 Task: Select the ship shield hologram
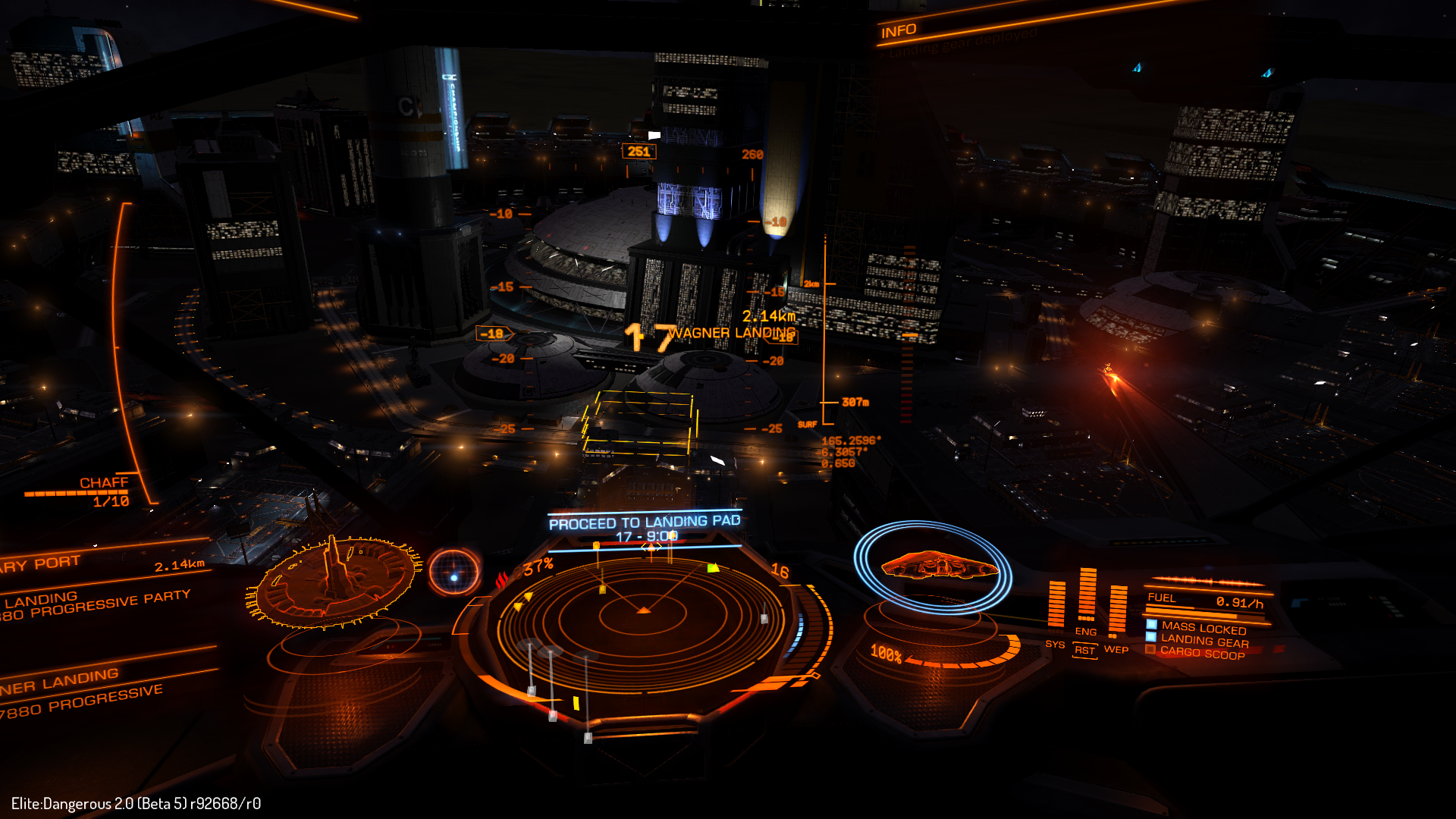click(x=934, y=567)
